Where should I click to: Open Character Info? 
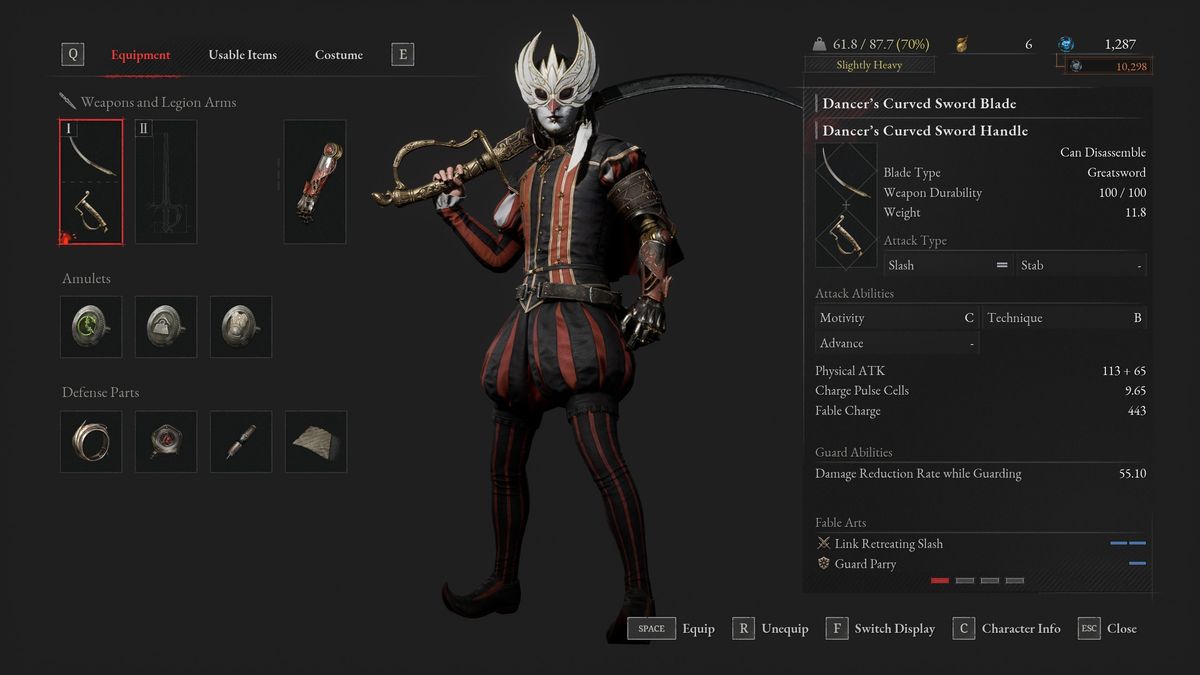pos(1007,629)
